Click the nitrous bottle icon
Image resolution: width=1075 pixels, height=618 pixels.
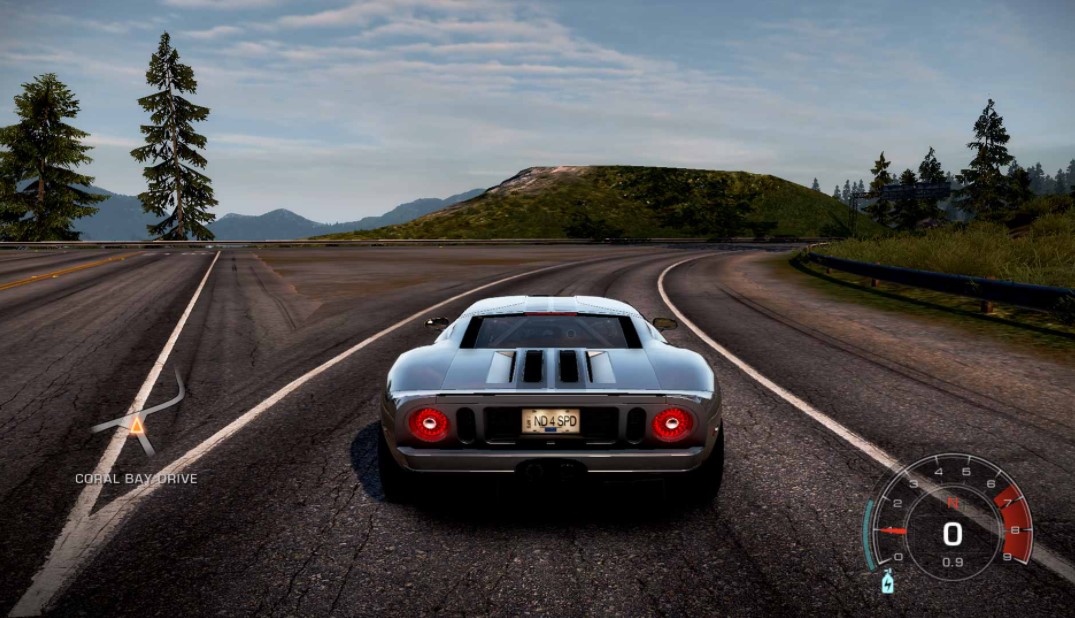[887, 581]
